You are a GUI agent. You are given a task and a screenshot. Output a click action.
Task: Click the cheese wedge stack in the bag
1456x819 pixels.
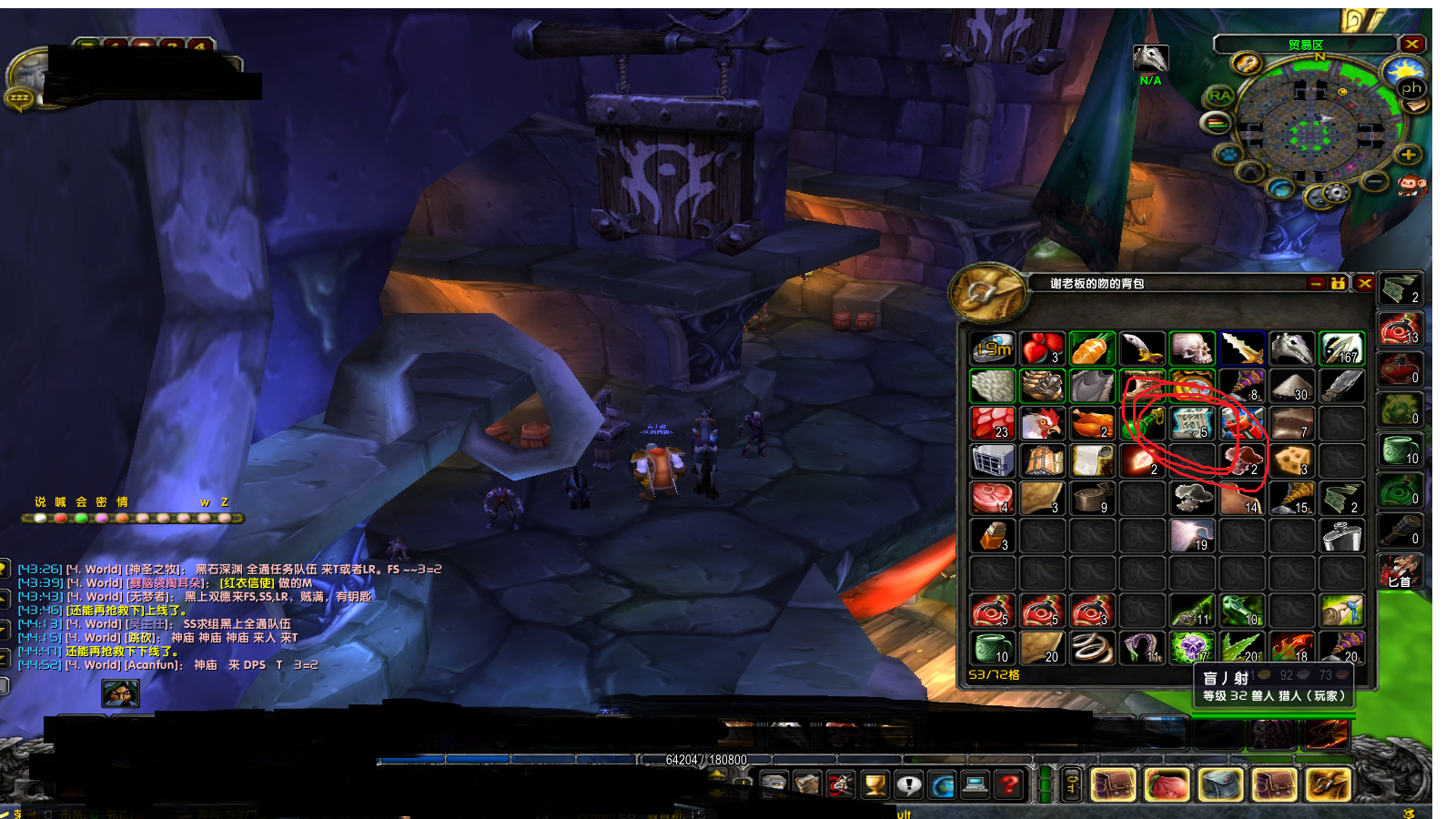[1290, 461]
